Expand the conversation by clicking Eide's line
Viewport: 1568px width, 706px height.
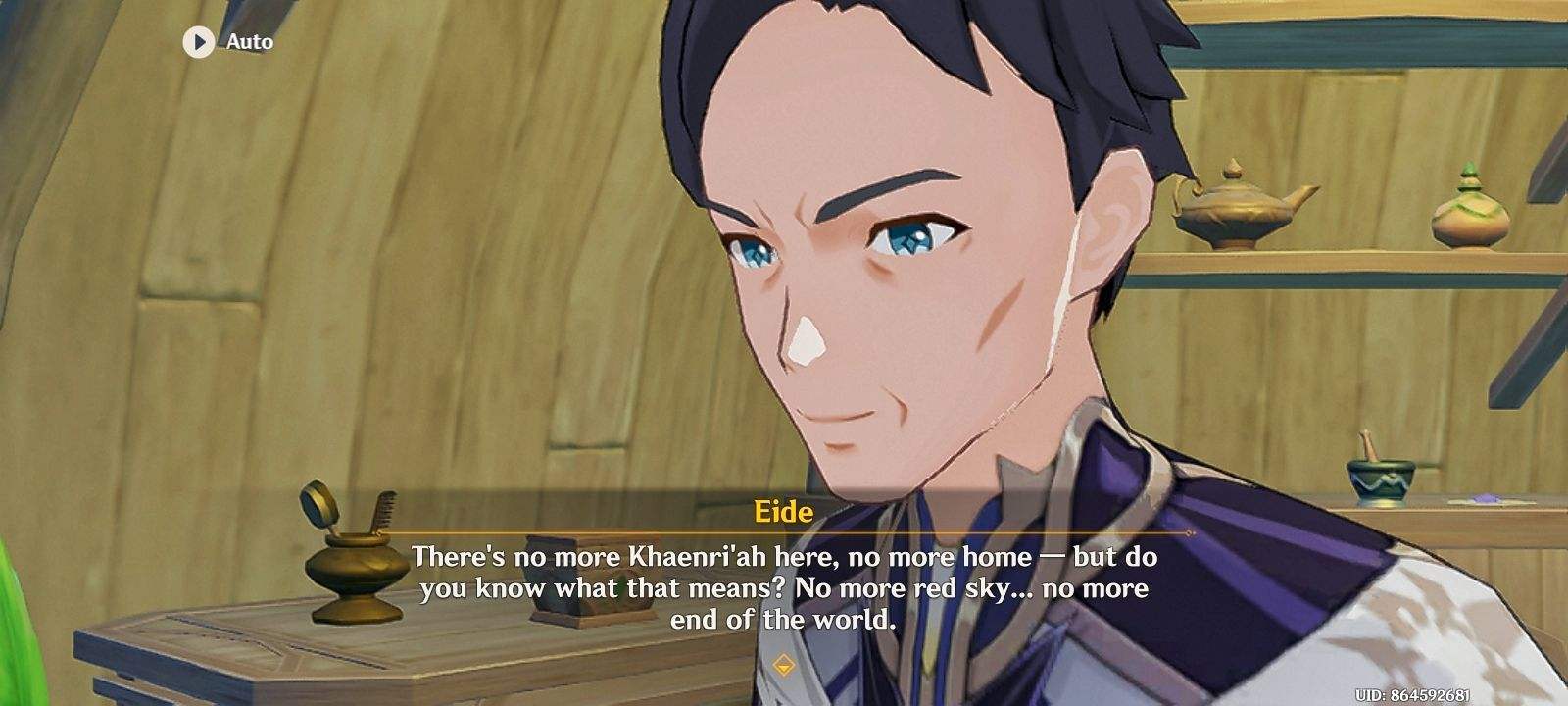784,588
